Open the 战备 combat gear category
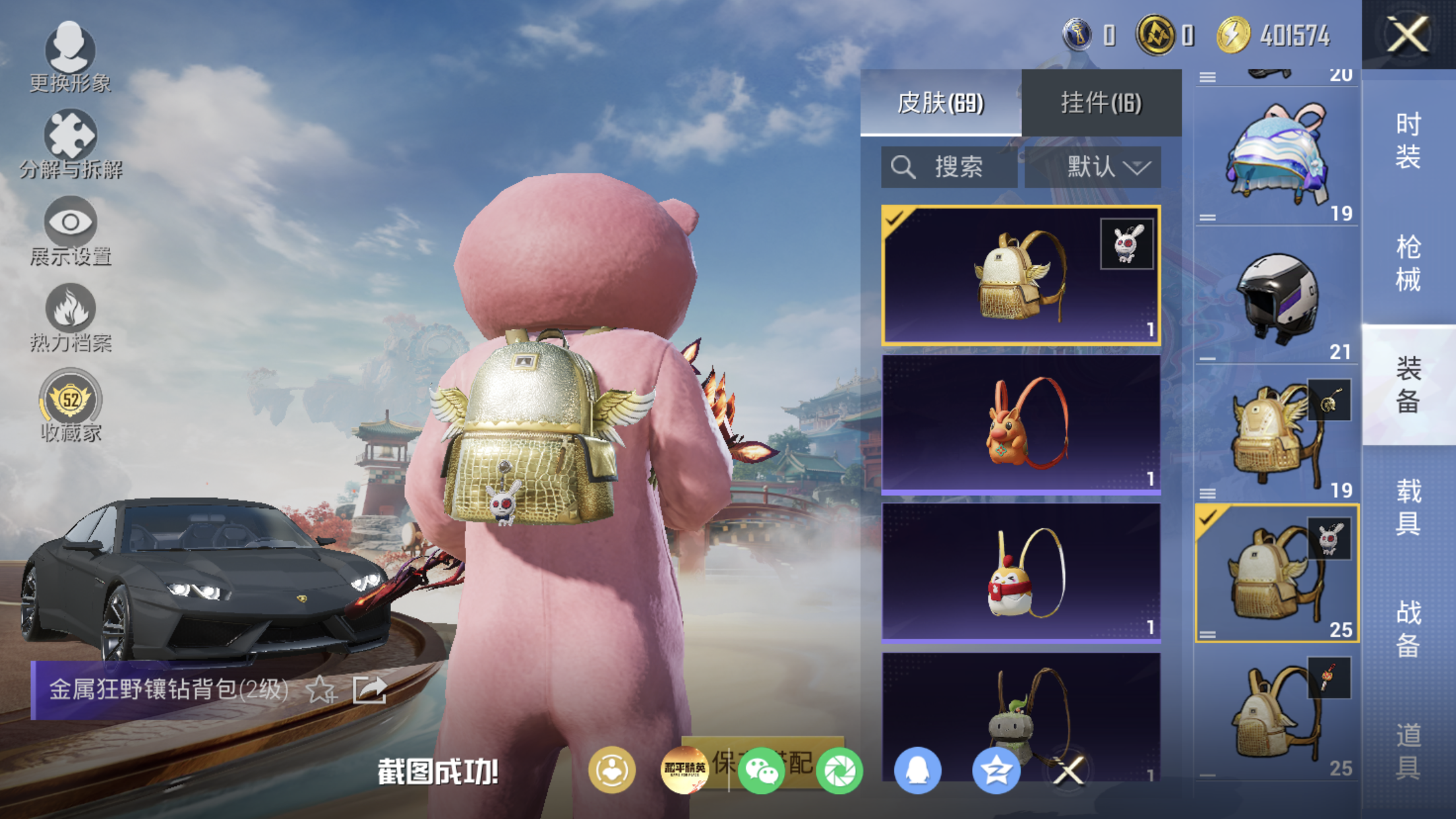 click(x=1408, y=629)
